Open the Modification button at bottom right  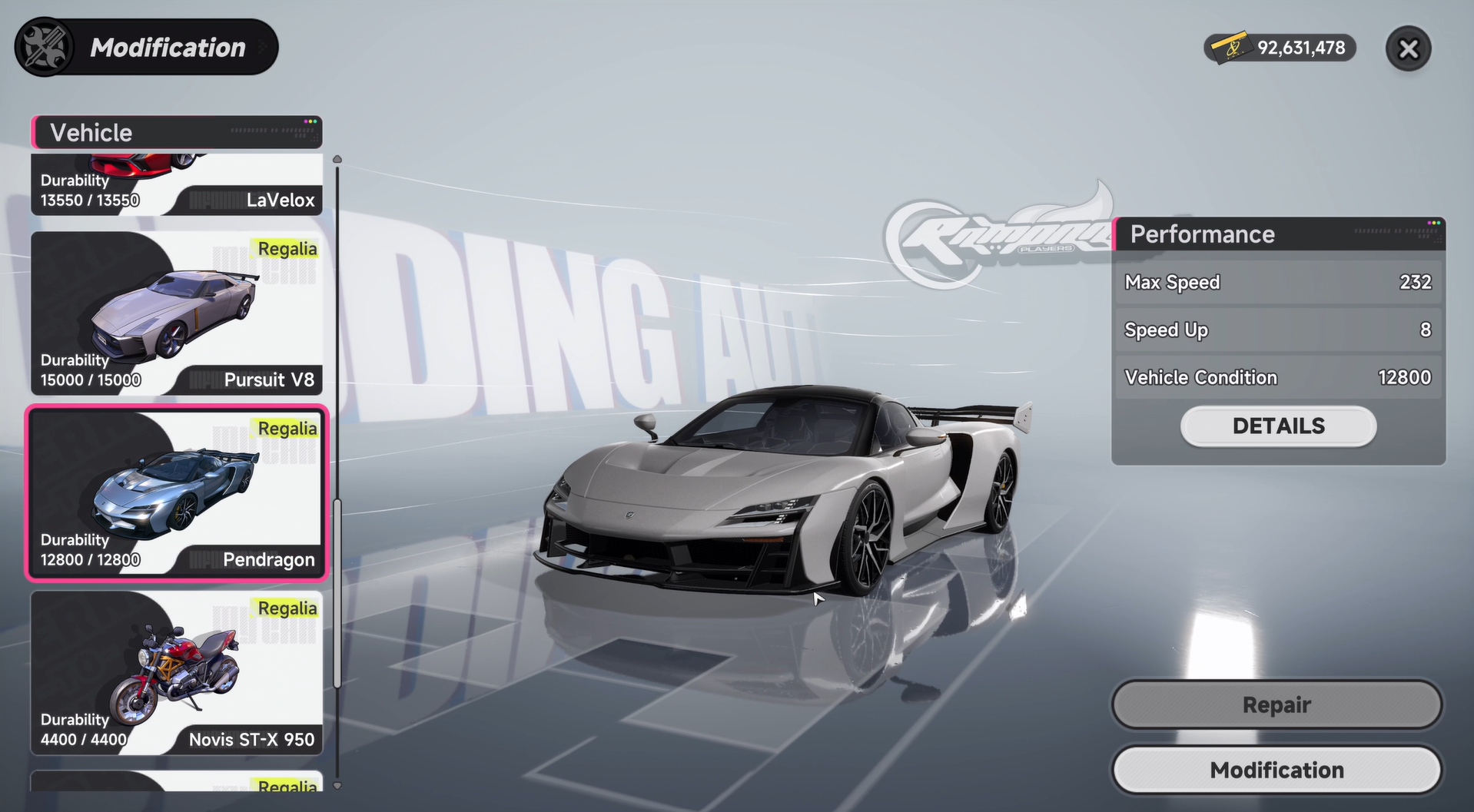[1276, 770]
